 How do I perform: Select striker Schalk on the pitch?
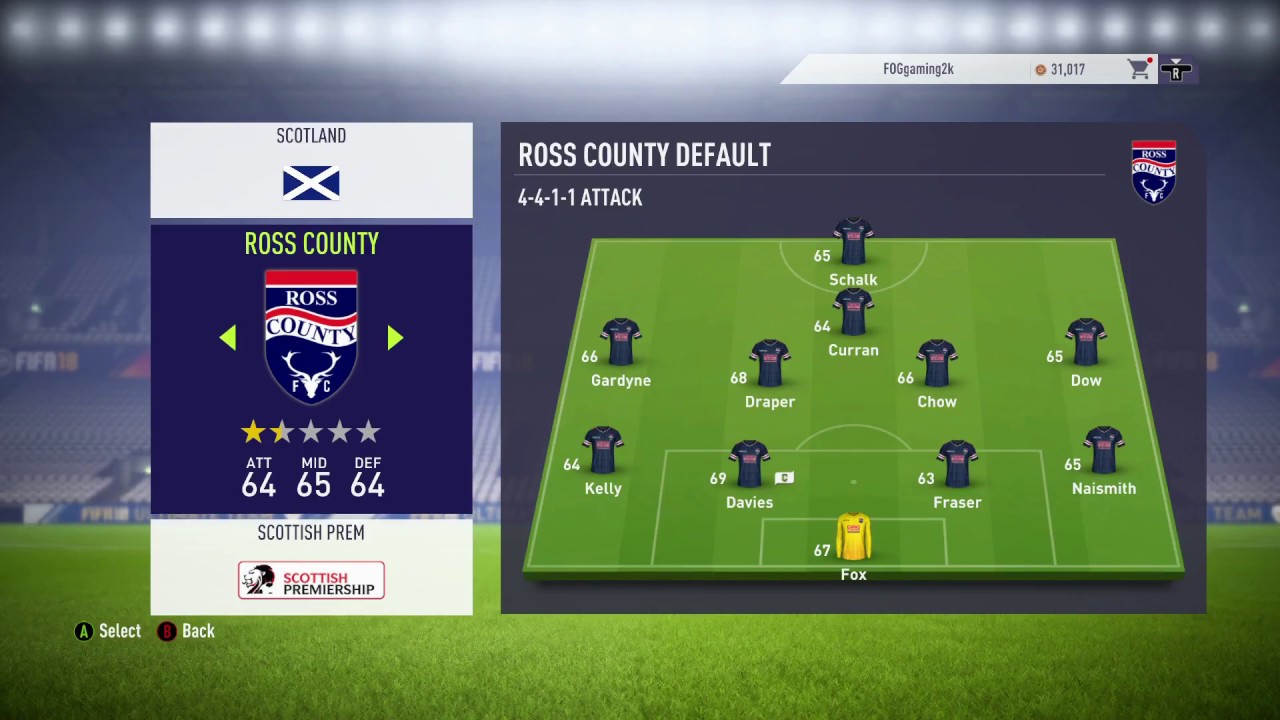[853, 240]
